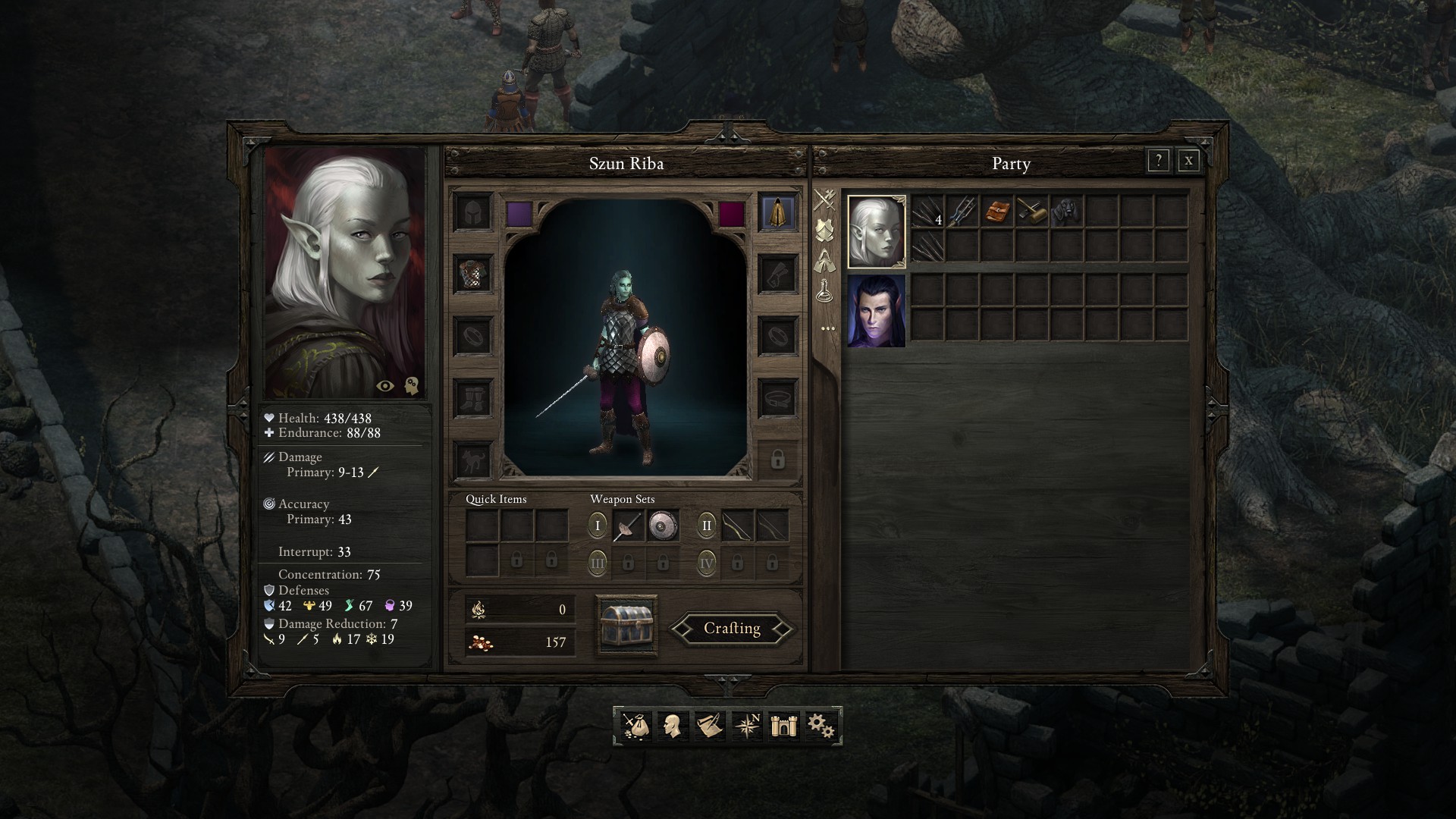Select the round shield weapon slot
This screenshot has width=1456, height=819.
[663, 526]
